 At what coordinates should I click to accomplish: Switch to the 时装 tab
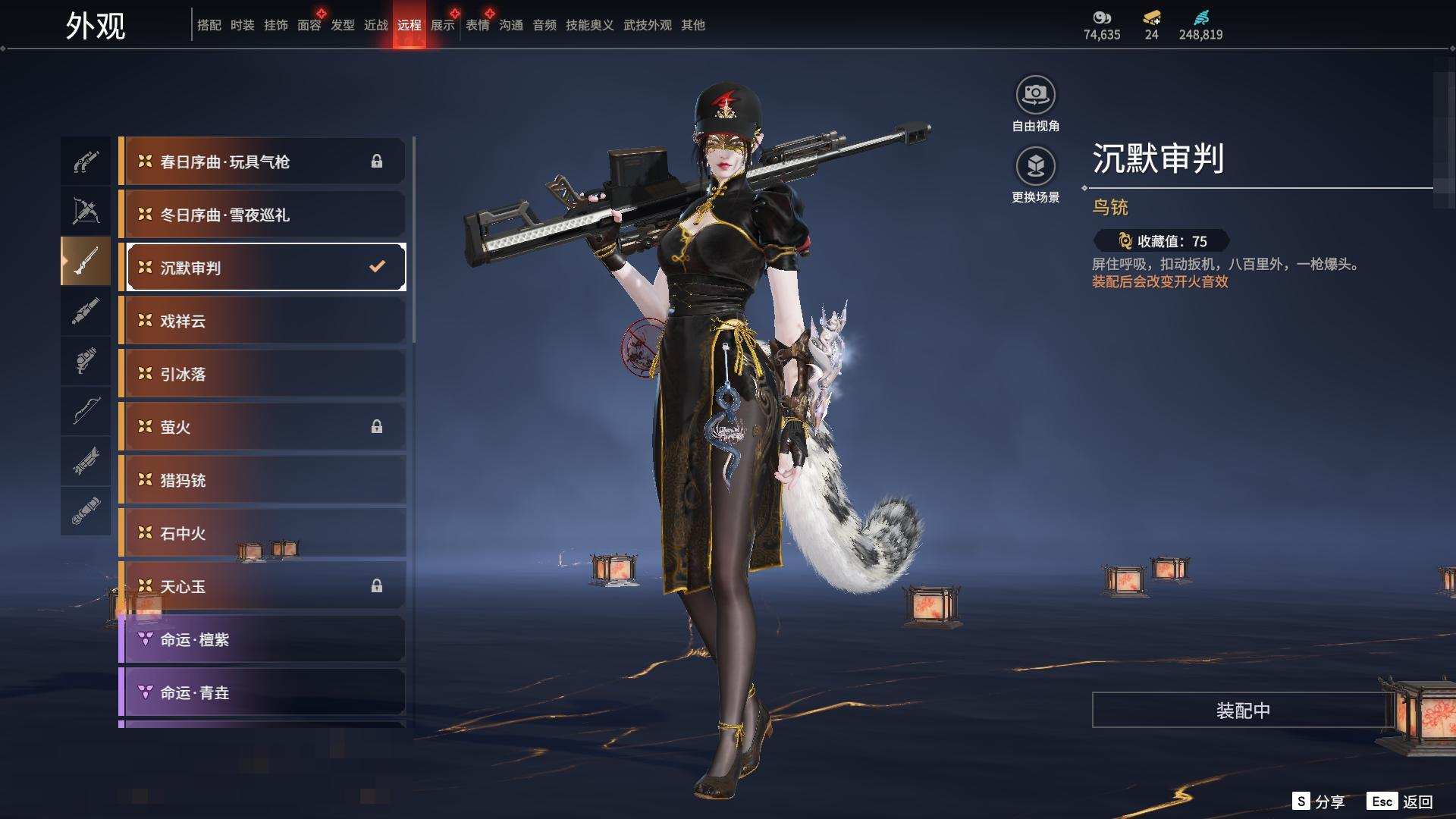click(x=242, y=25)
